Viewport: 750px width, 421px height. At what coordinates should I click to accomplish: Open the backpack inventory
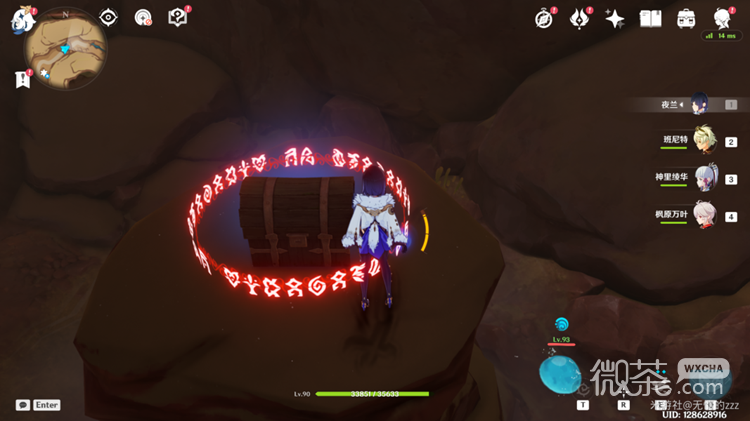(x=687, y=19)
